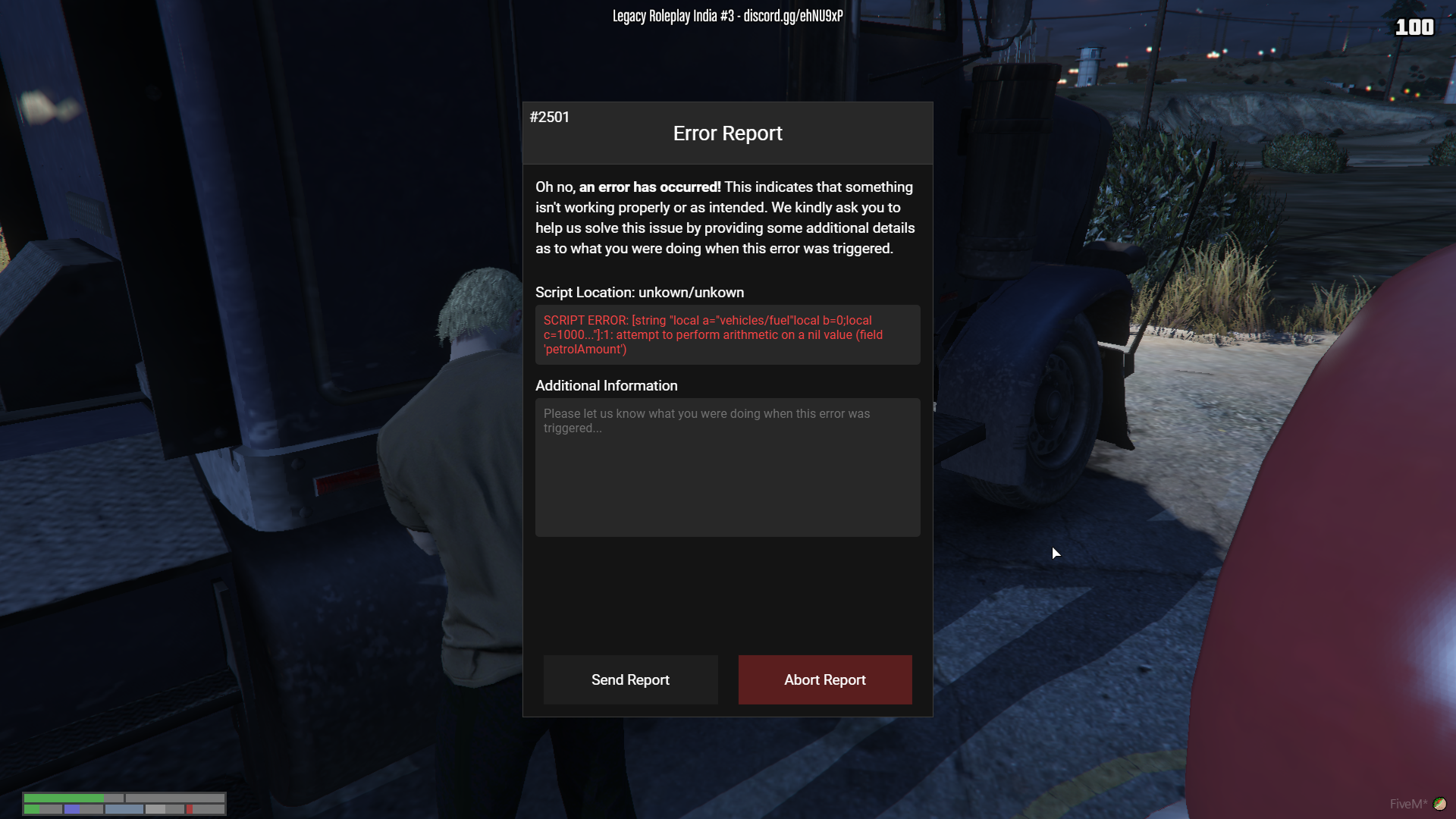1456x819 pixels.
Task: Click the red SCRIPT ERROR message box
Action: pyautogui.click(x=727, y=334)
